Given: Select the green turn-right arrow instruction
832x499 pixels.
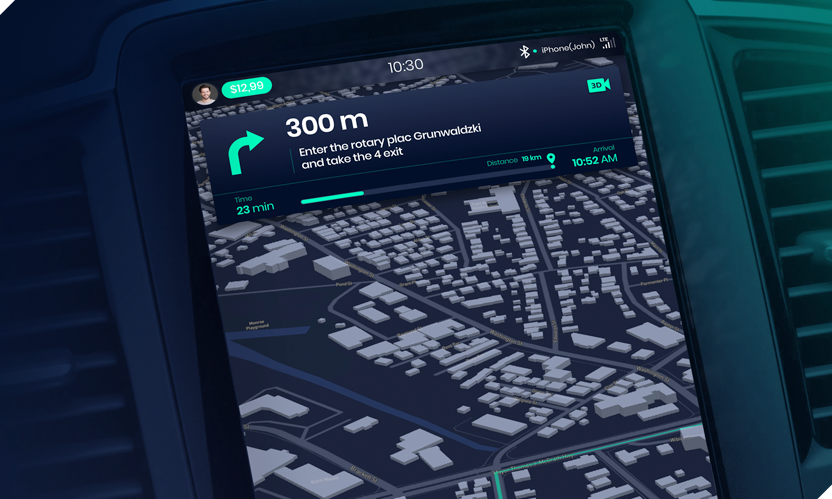Looking at the screenshot, I should click(246, 153).
